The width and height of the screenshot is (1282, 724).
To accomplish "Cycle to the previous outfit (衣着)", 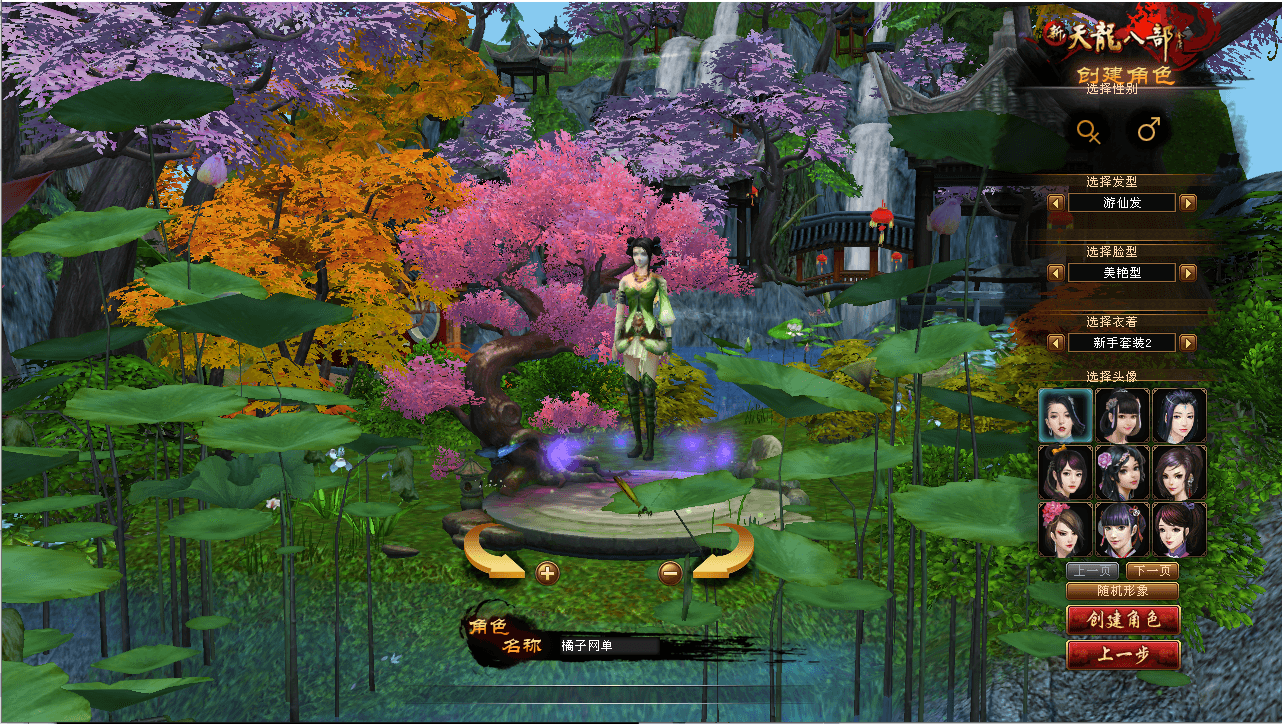I will [x=1056, y=343].
